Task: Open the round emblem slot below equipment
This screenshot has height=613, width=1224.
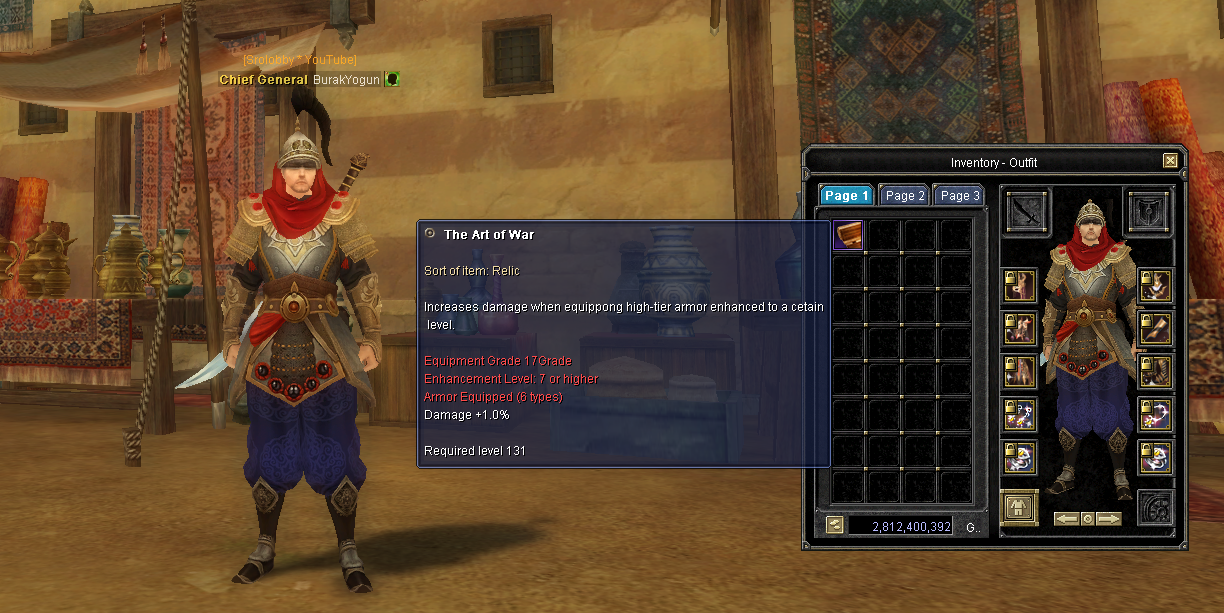Action: coord(1156,508)
